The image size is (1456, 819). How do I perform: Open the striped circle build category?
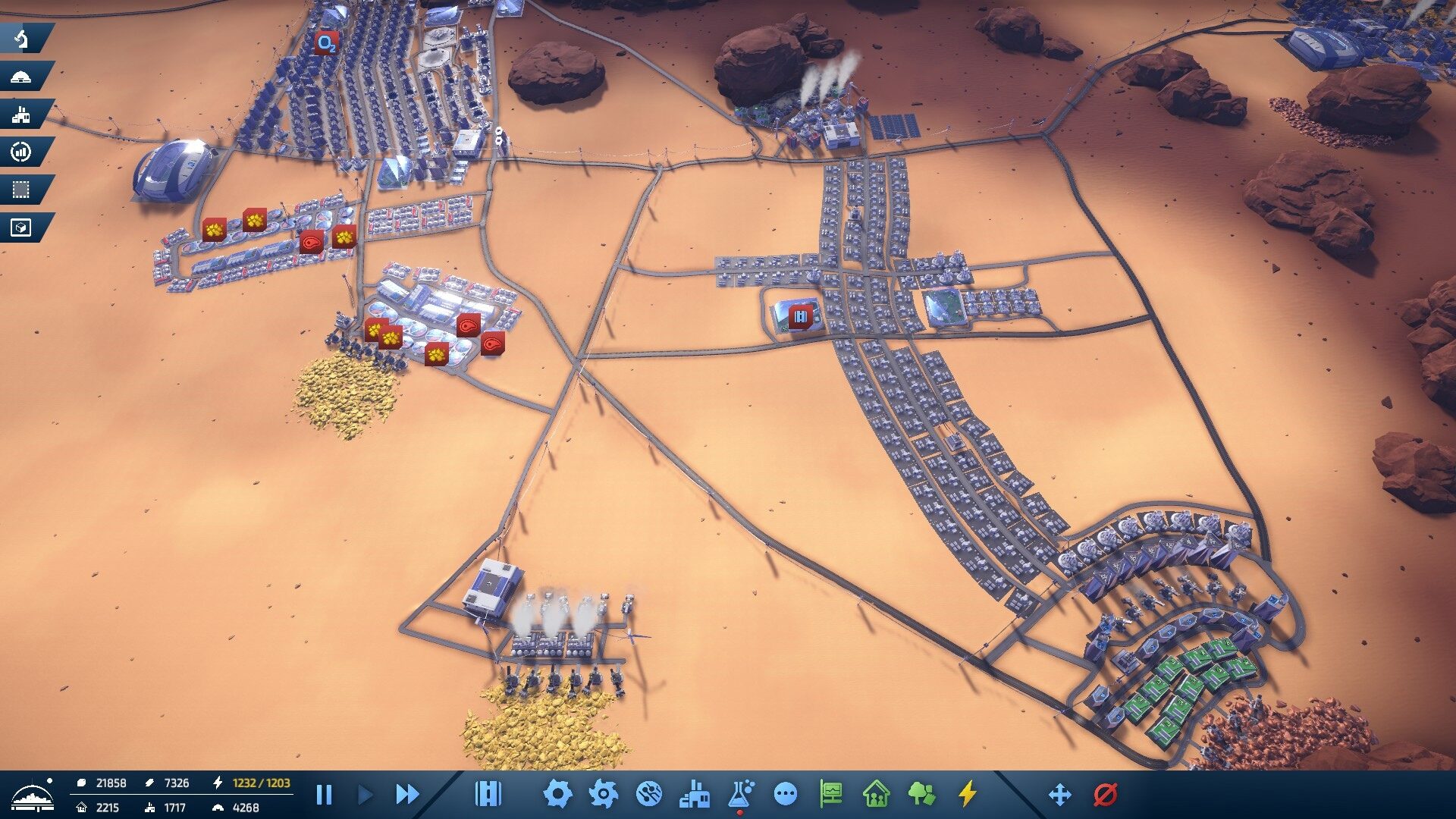(x=649, y=794)
